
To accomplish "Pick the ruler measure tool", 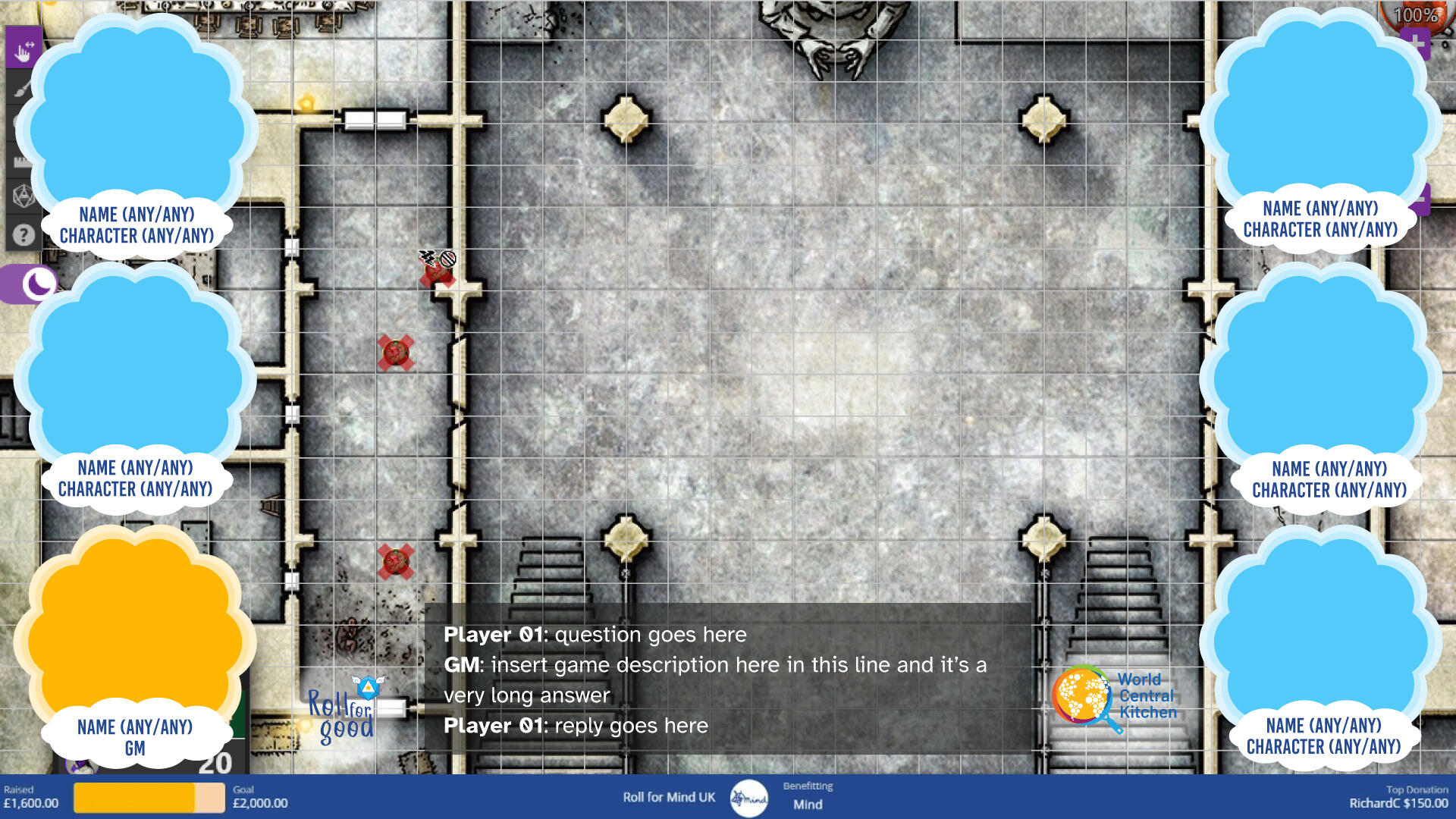I will coord(20,161).
